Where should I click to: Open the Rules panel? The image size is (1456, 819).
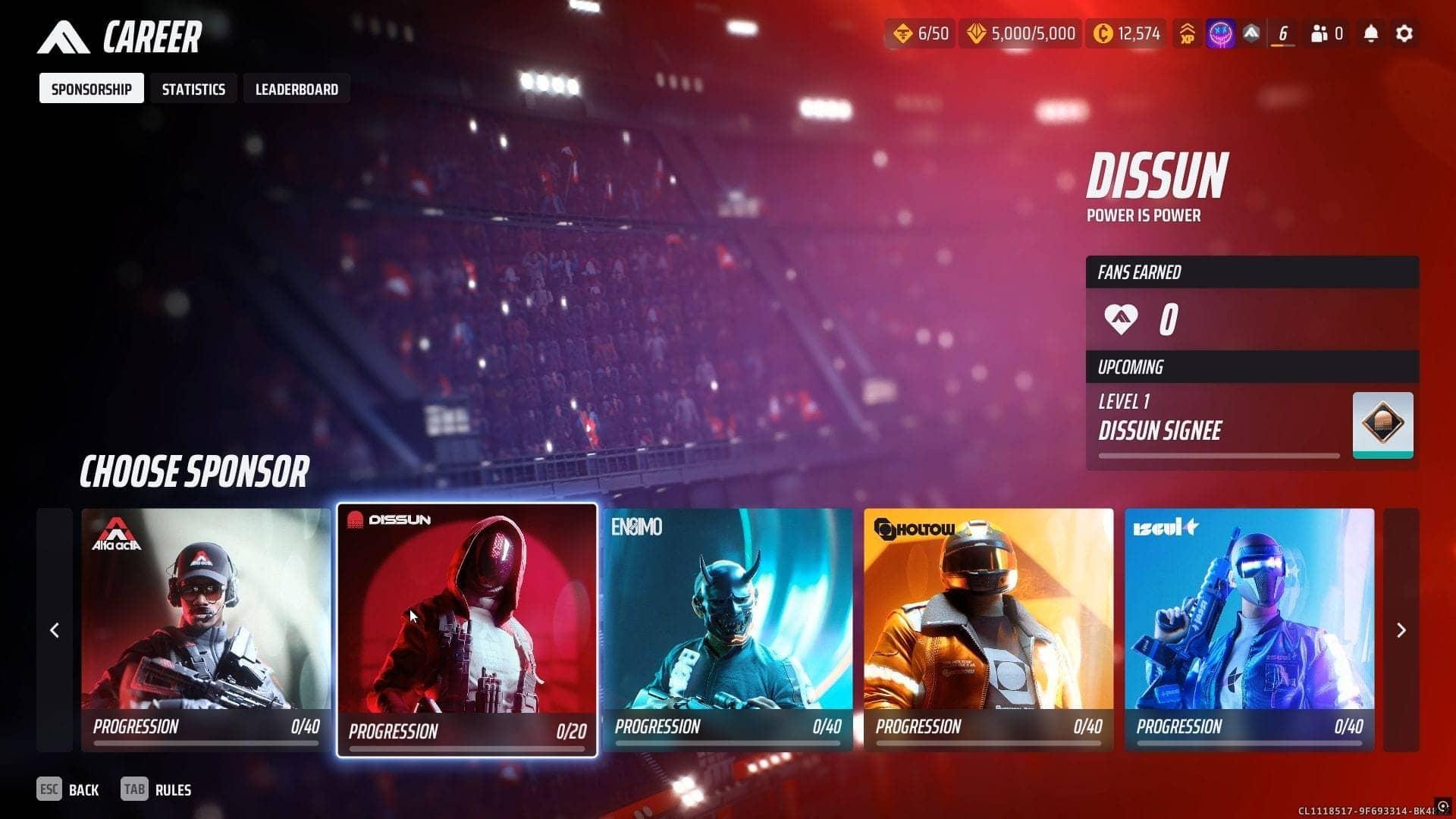[156, 789]
